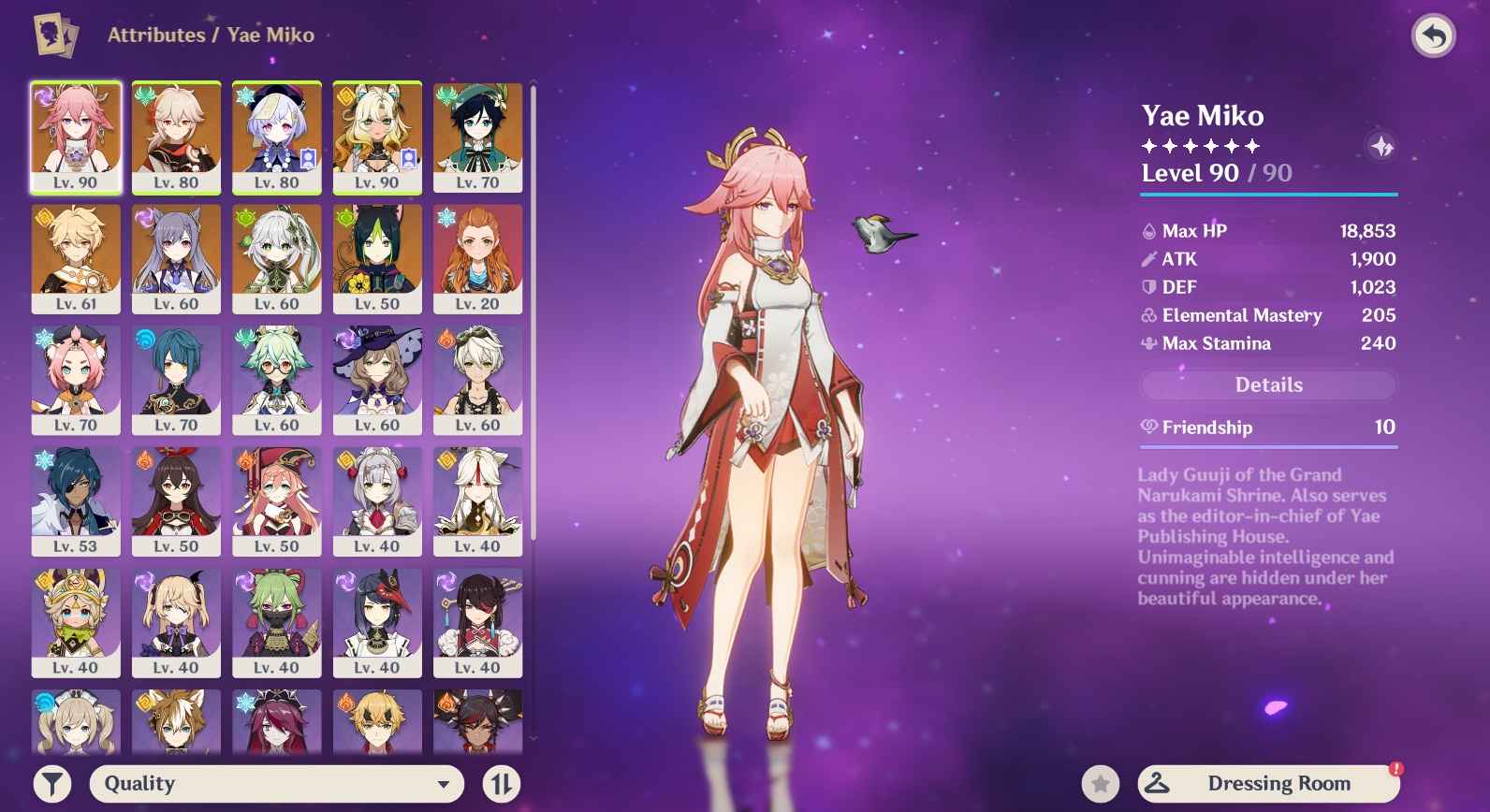
Task: Click the dropdown arrow in the Quality box
Action: (x=443, y=784)
